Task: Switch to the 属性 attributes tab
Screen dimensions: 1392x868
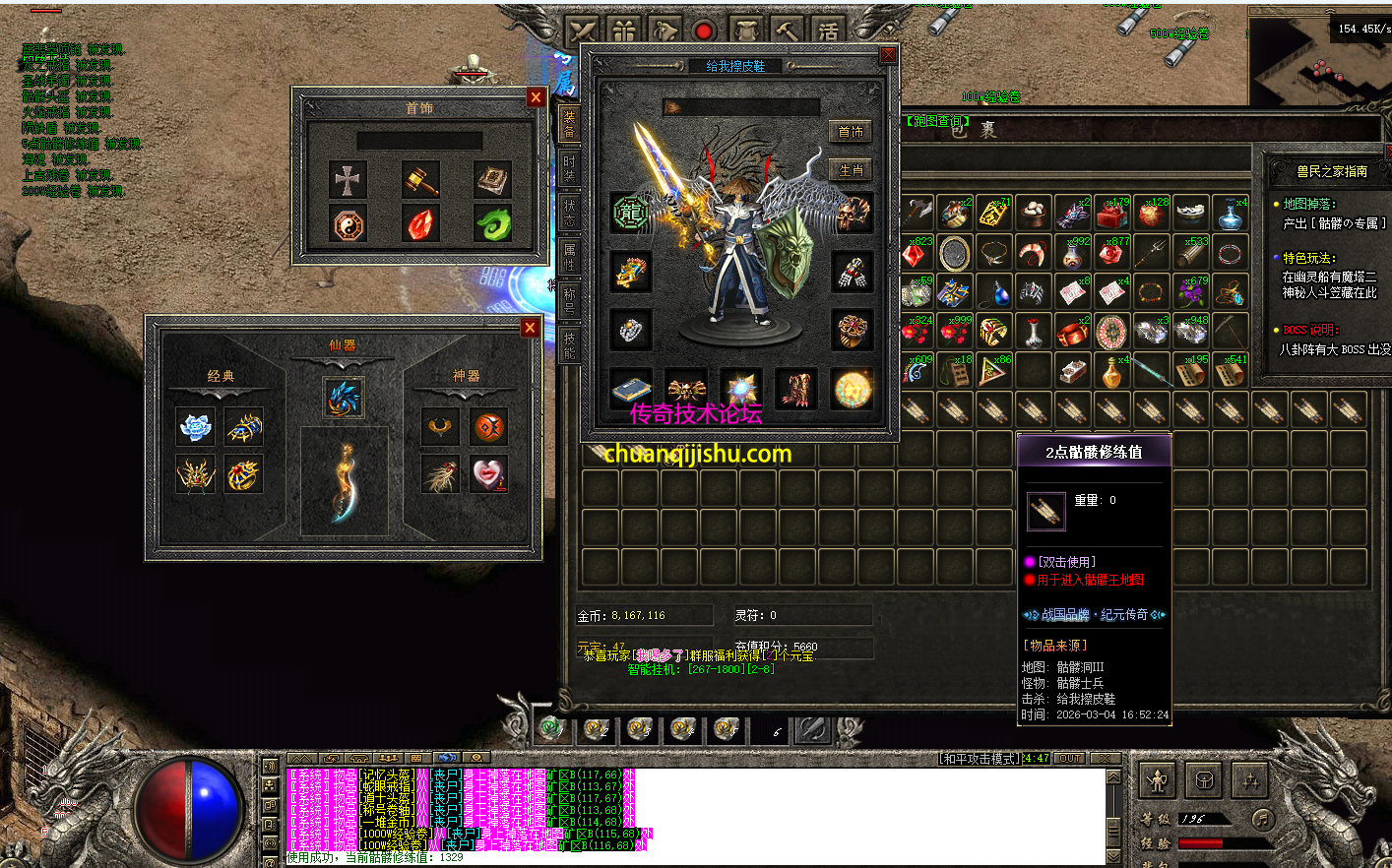Action: 569,256
